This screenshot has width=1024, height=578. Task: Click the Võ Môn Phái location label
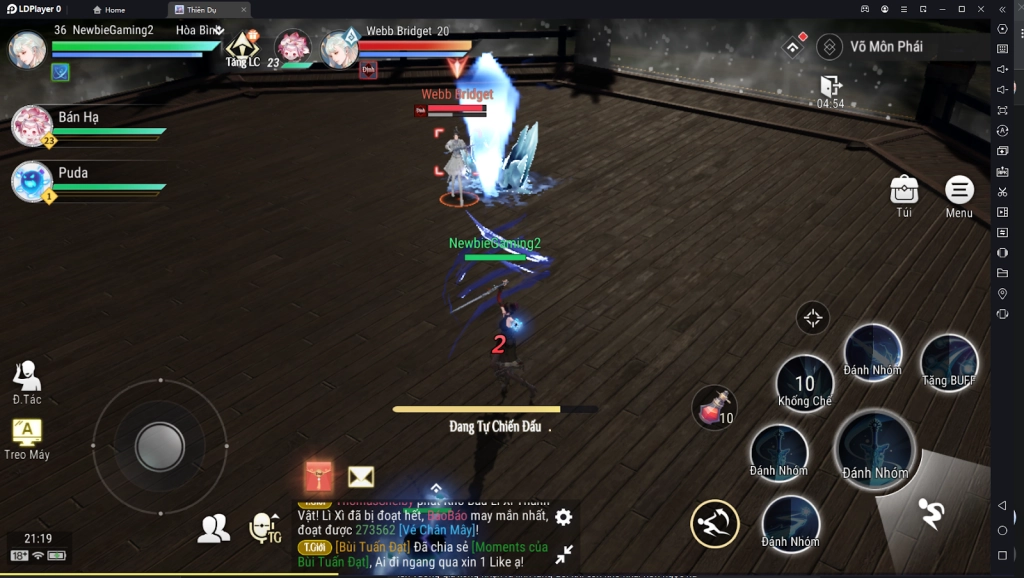pos(885,47)
